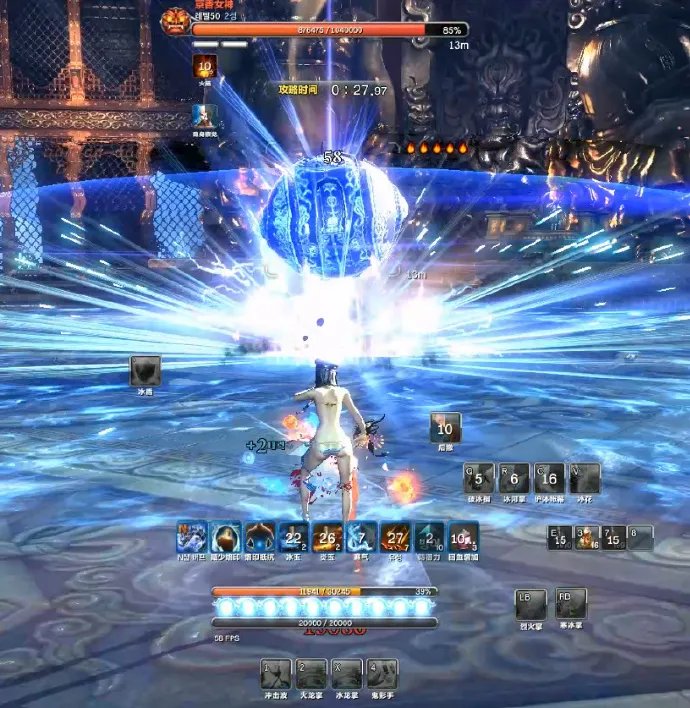Use the quick slot item with orange figure
Screen dimensions: 690x708
[588, 538]
